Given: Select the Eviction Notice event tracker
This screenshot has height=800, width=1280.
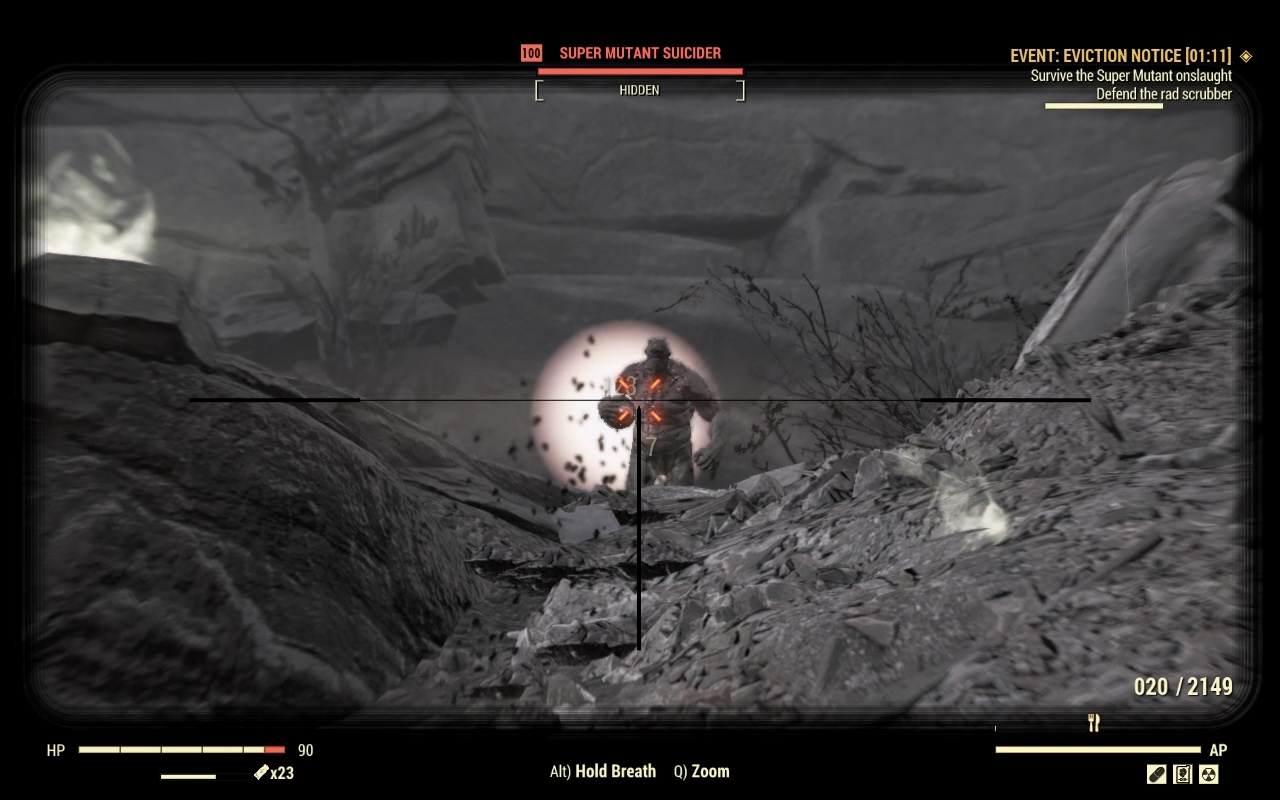Looking at the screenshot, I should (1120, 56).
